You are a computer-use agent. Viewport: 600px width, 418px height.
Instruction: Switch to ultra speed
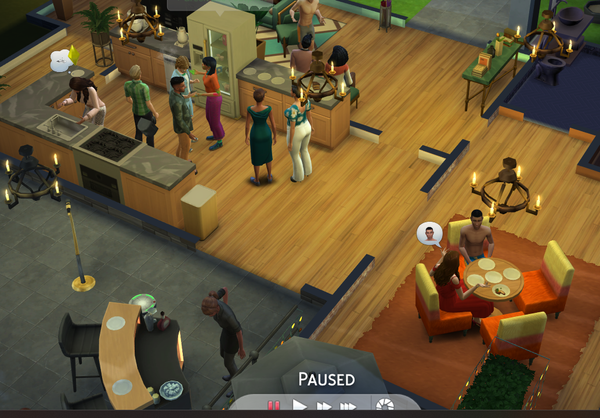pyautogui.click(x=347, y=406)
